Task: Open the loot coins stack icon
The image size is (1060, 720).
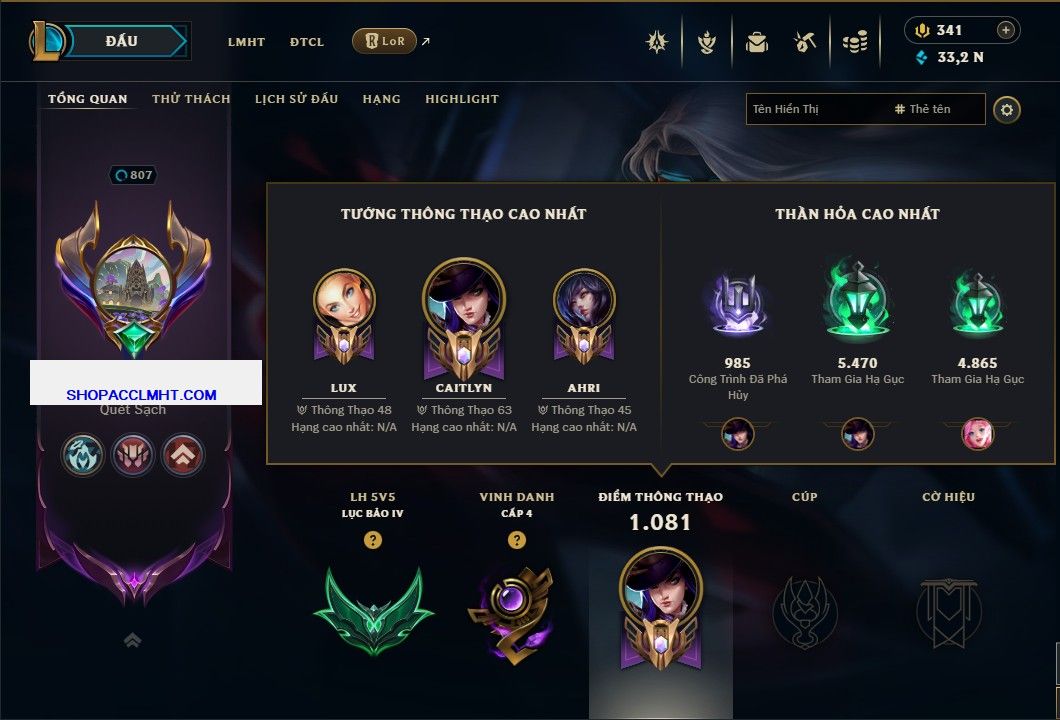Action: pos(854,42)
